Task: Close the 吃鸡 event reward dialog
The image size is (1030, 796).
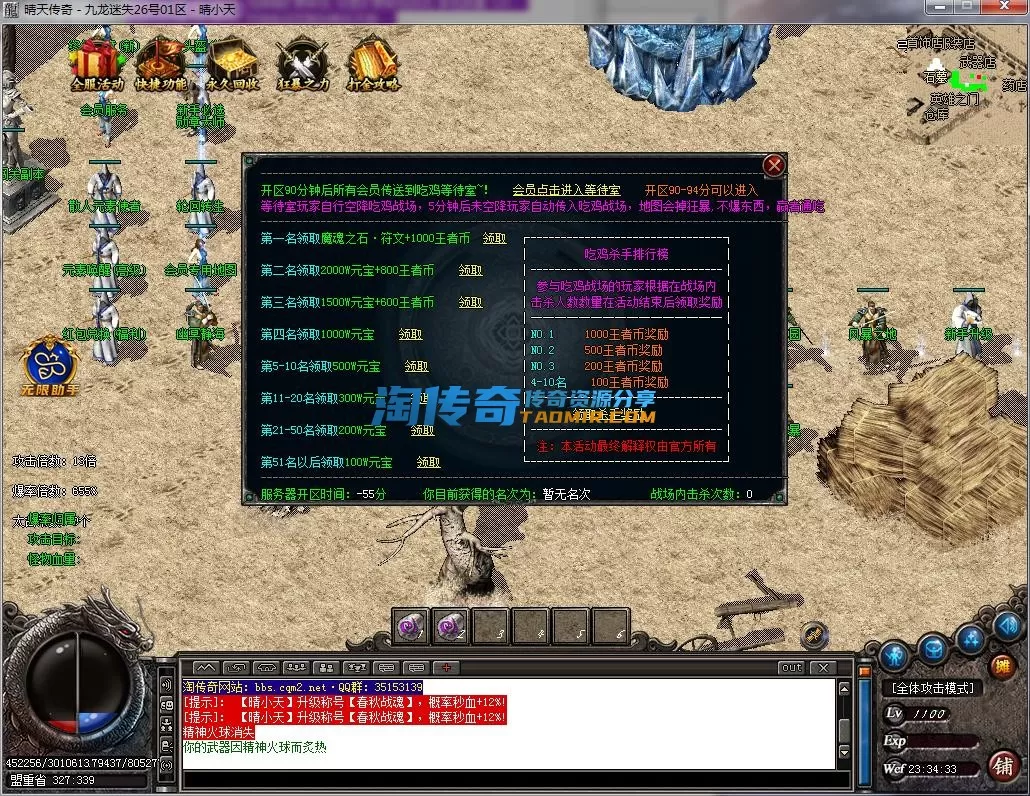Action: tap(774, 165)
